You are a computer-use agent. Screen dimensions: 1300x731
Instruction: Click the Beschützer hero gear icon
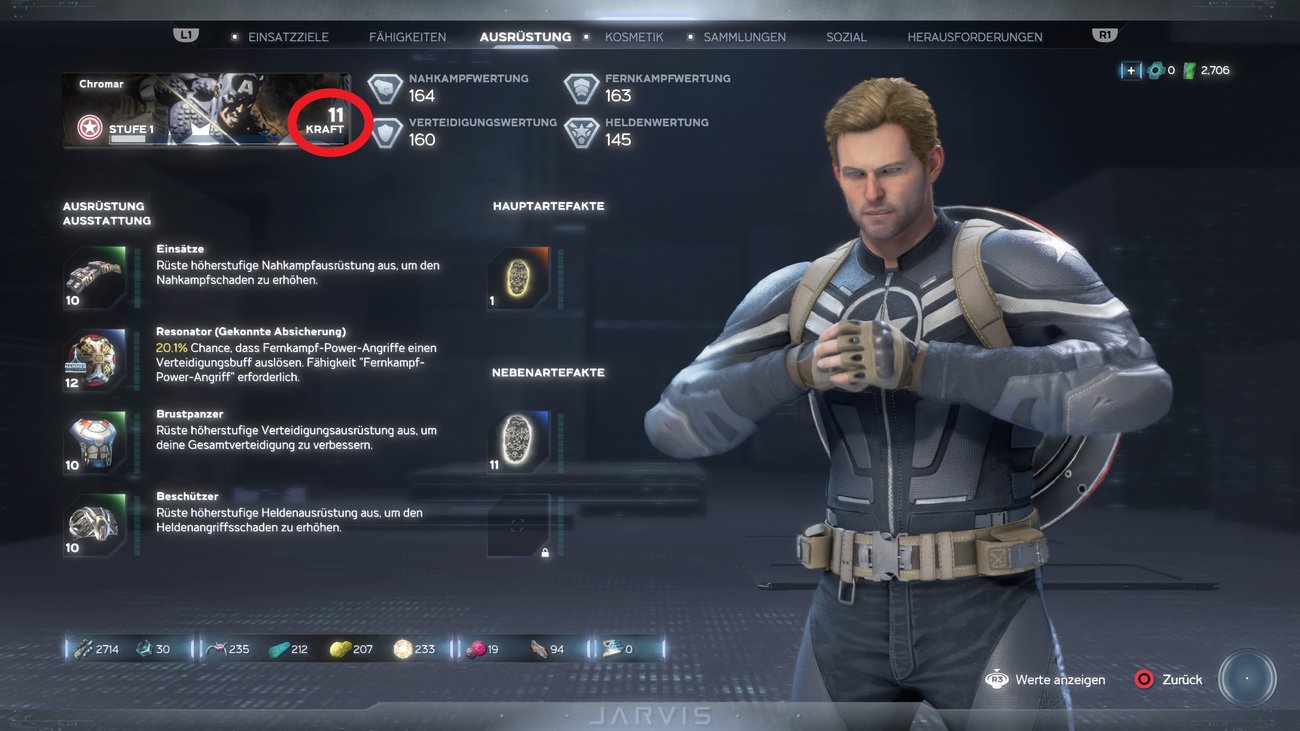93,521
